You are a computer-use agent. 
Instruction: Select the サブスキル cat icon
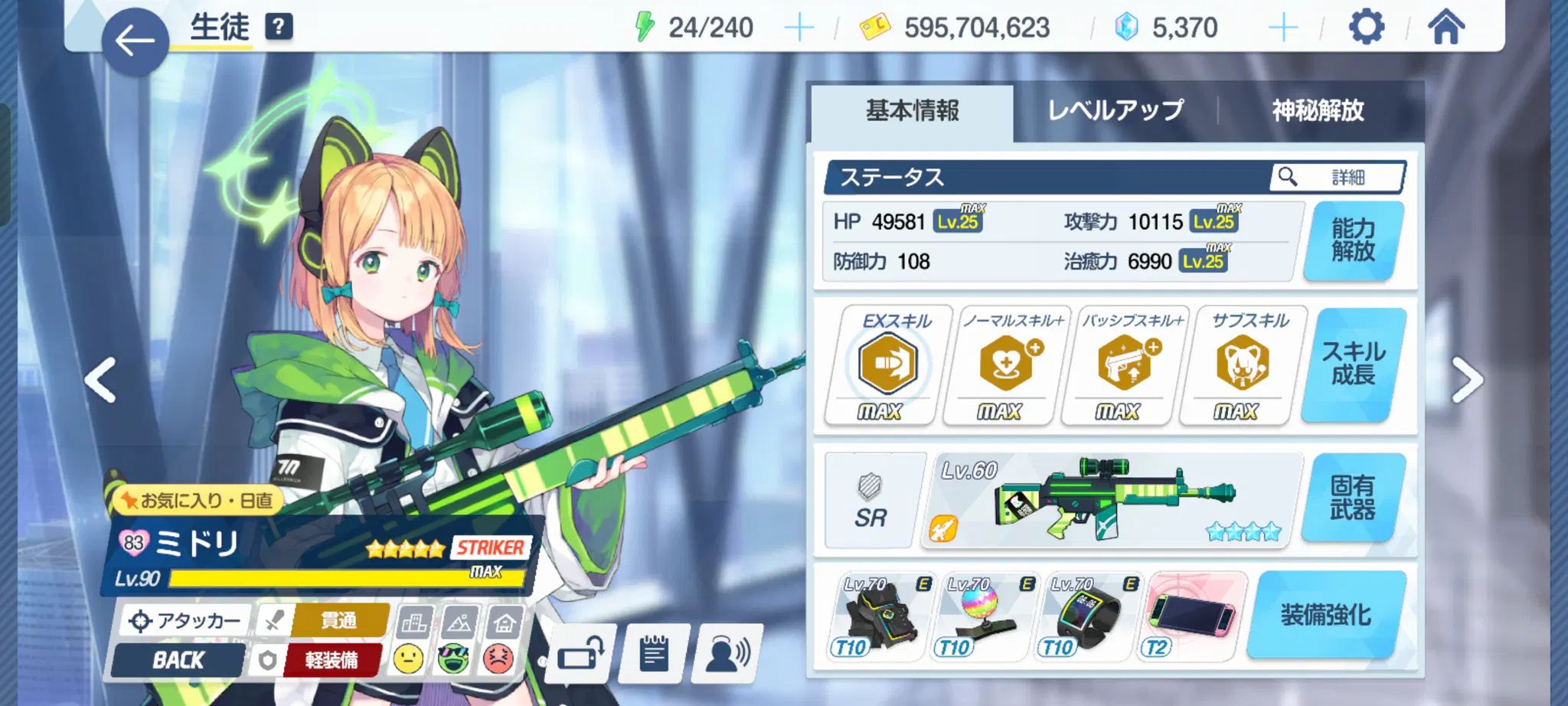pos(1242,364)
